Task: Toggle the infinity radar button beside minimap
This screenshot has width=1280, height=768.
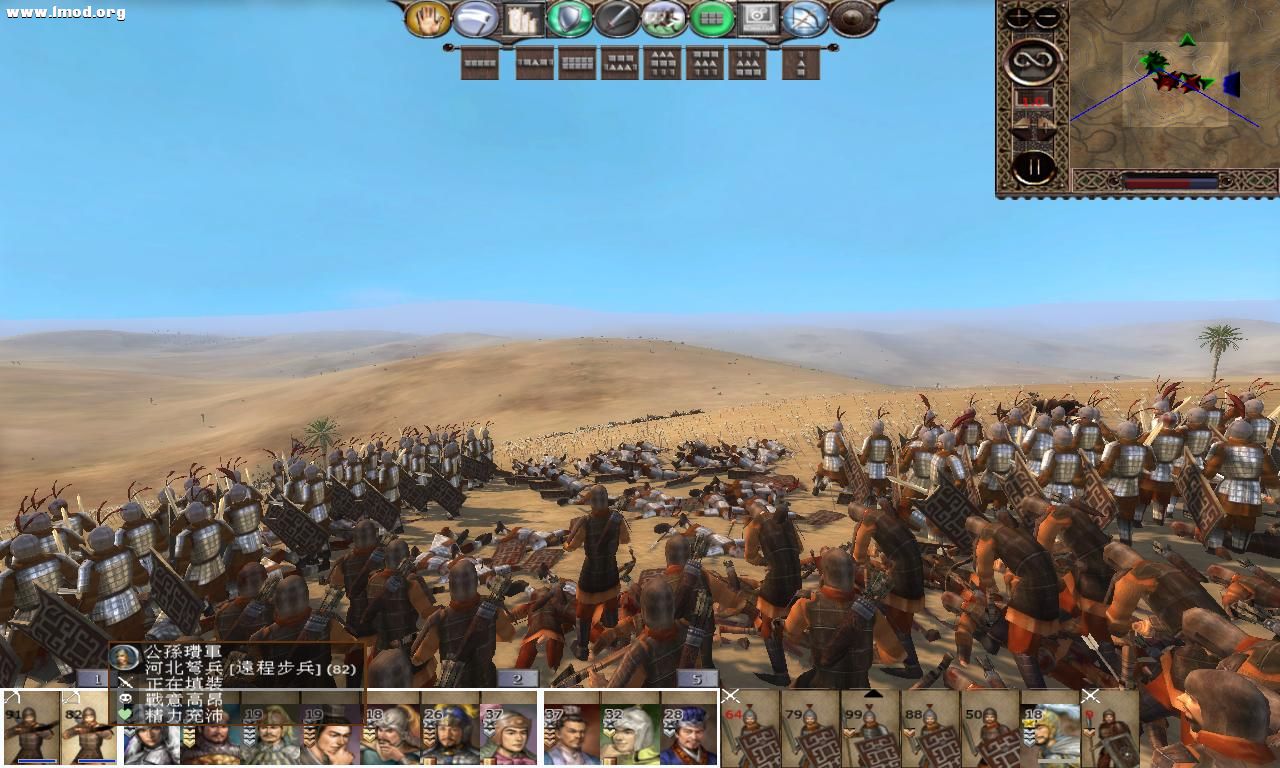Action: point(1034,59)
